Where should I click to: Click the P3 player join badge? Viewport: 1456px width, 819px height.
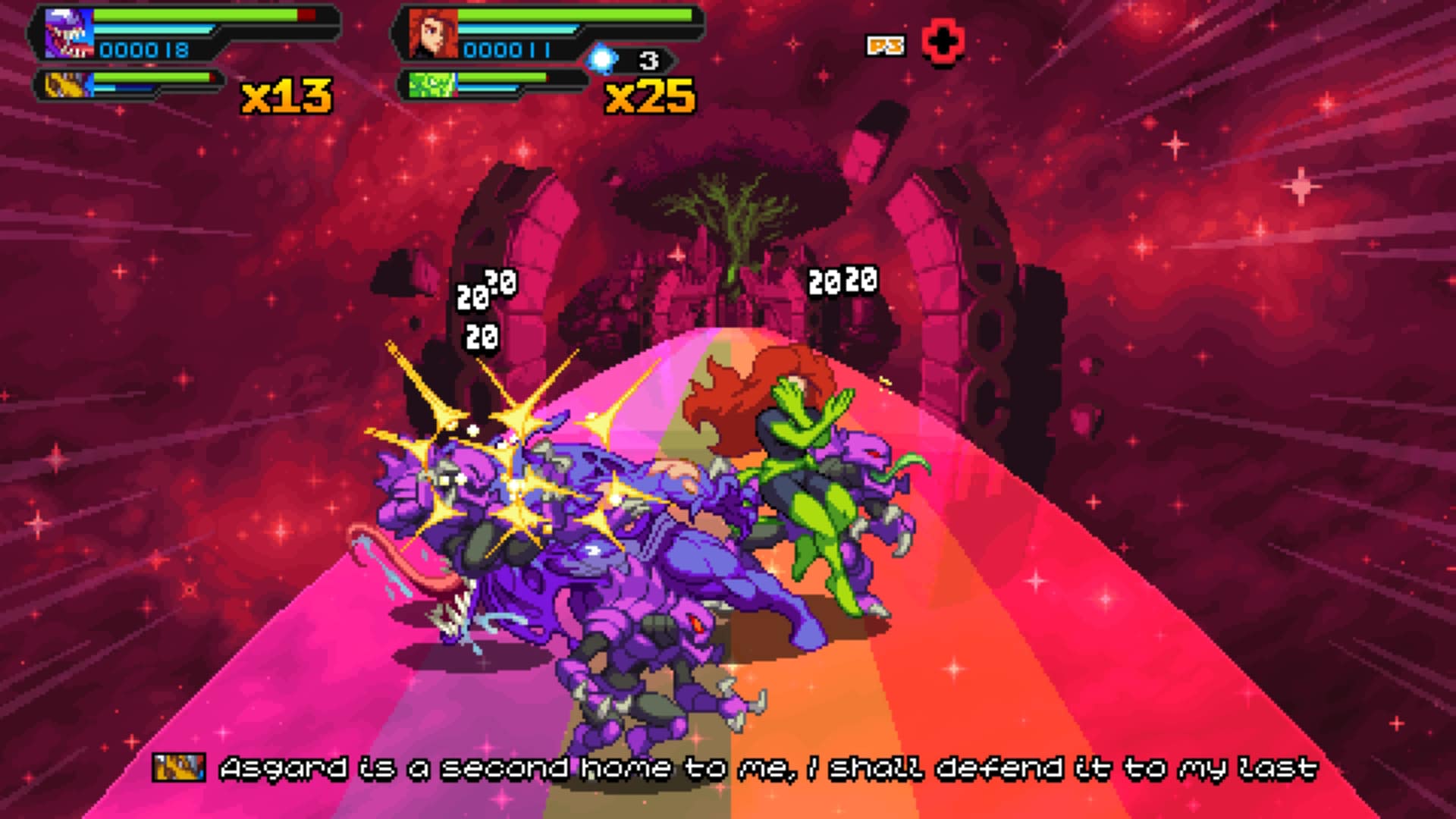coord(886,45)
